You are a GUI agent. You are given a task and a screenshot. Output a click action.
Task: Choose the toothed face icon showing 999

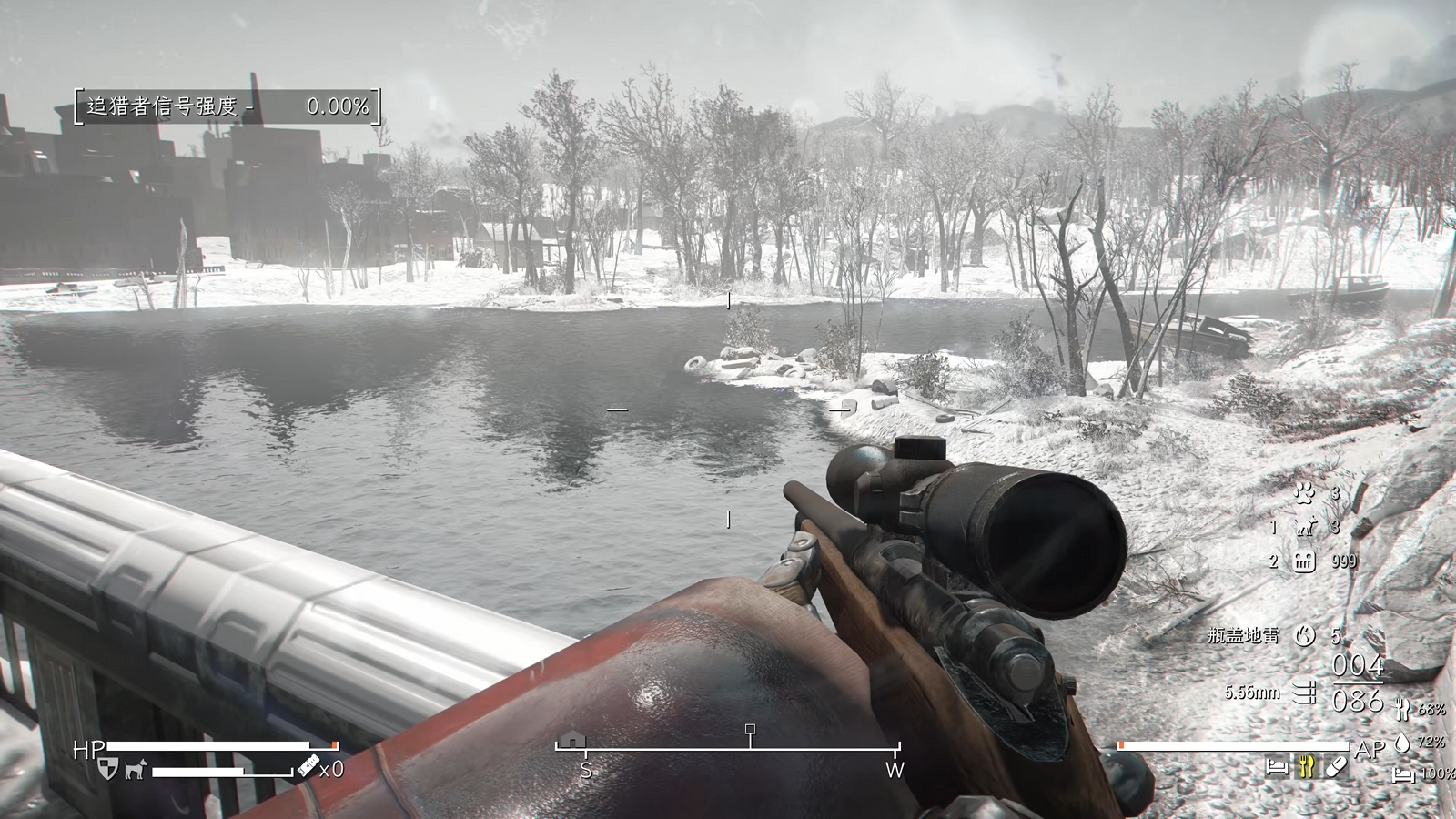[1305, 561]
